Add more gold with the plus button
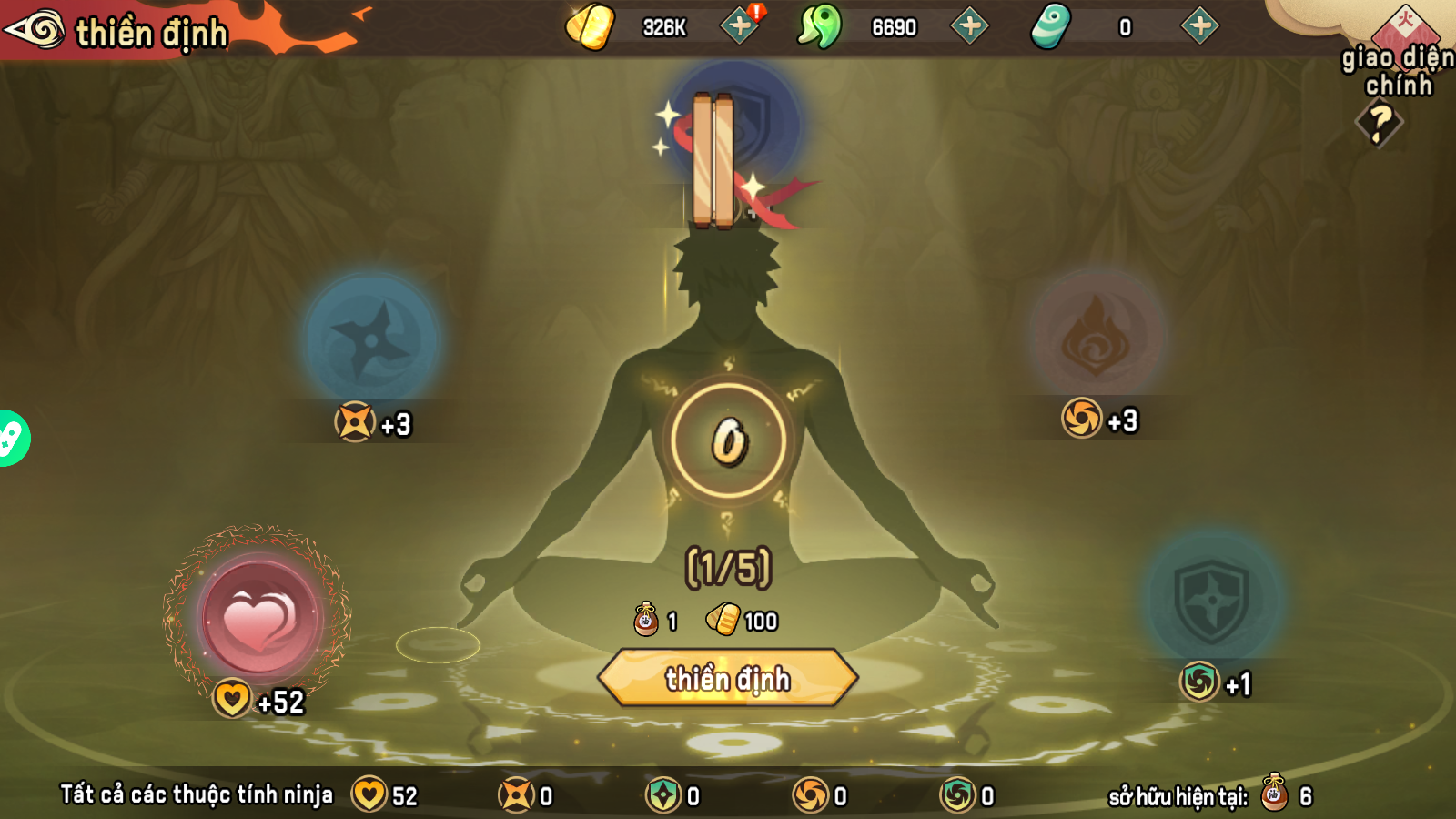 coord(740,26)
